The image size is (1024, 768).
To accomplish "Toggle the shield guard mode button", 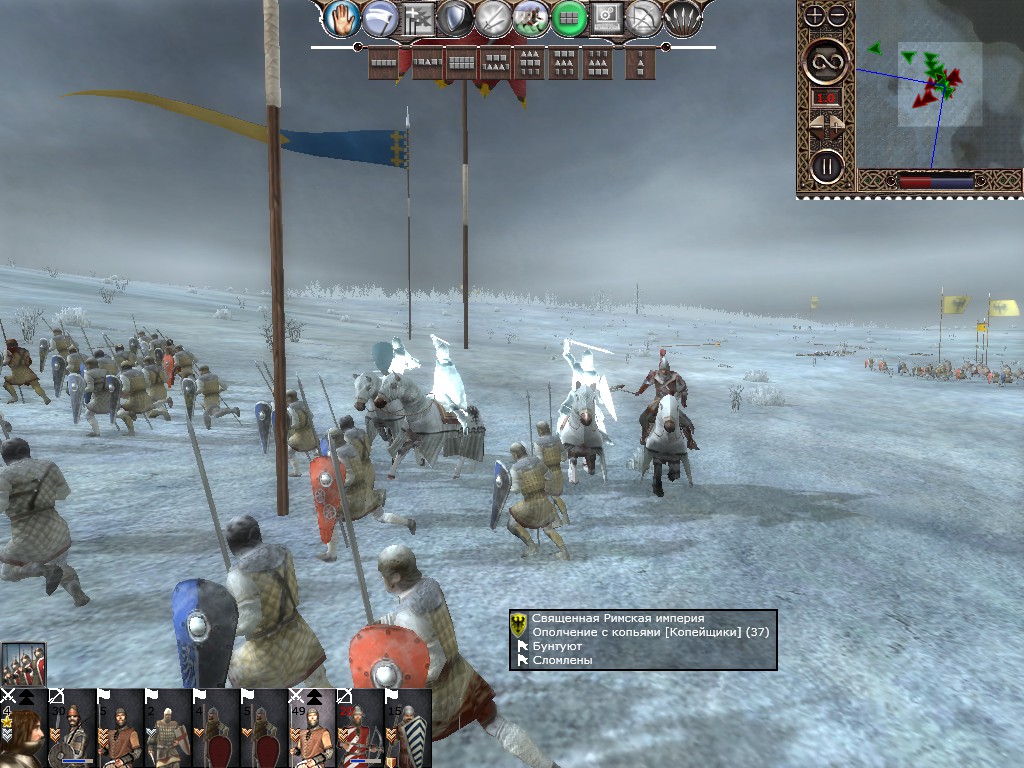I will pyautogui.click(x=455, y=17).
